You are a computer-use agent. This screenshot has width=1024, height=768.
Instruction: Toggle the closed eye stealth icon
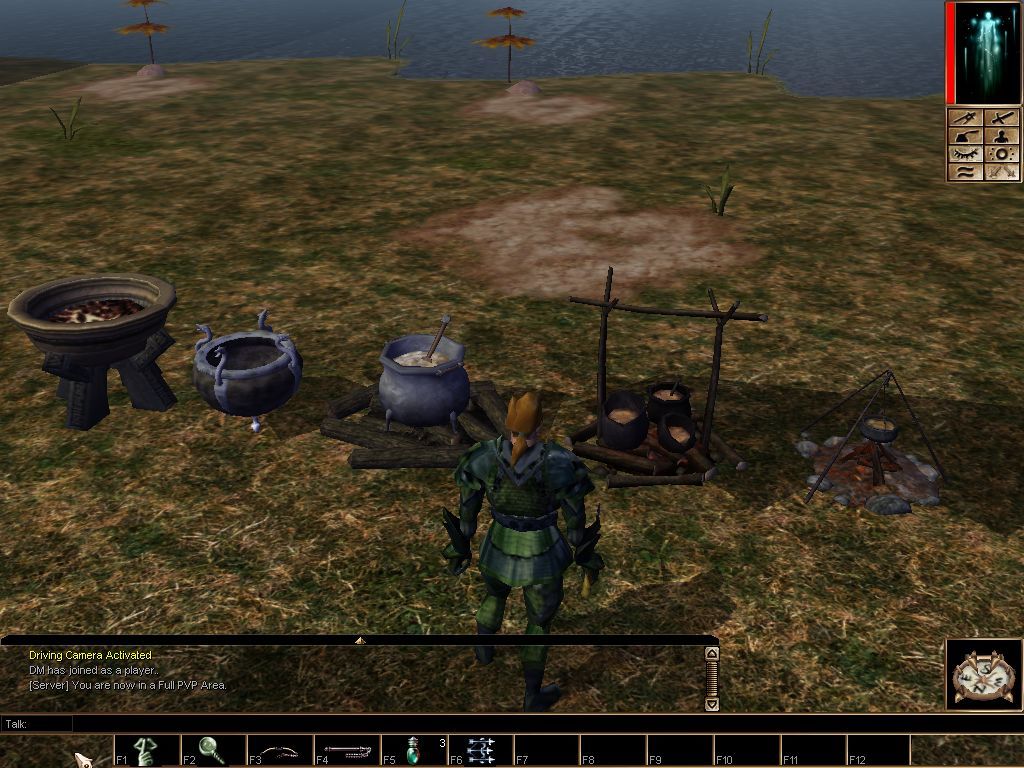point(965,155)
